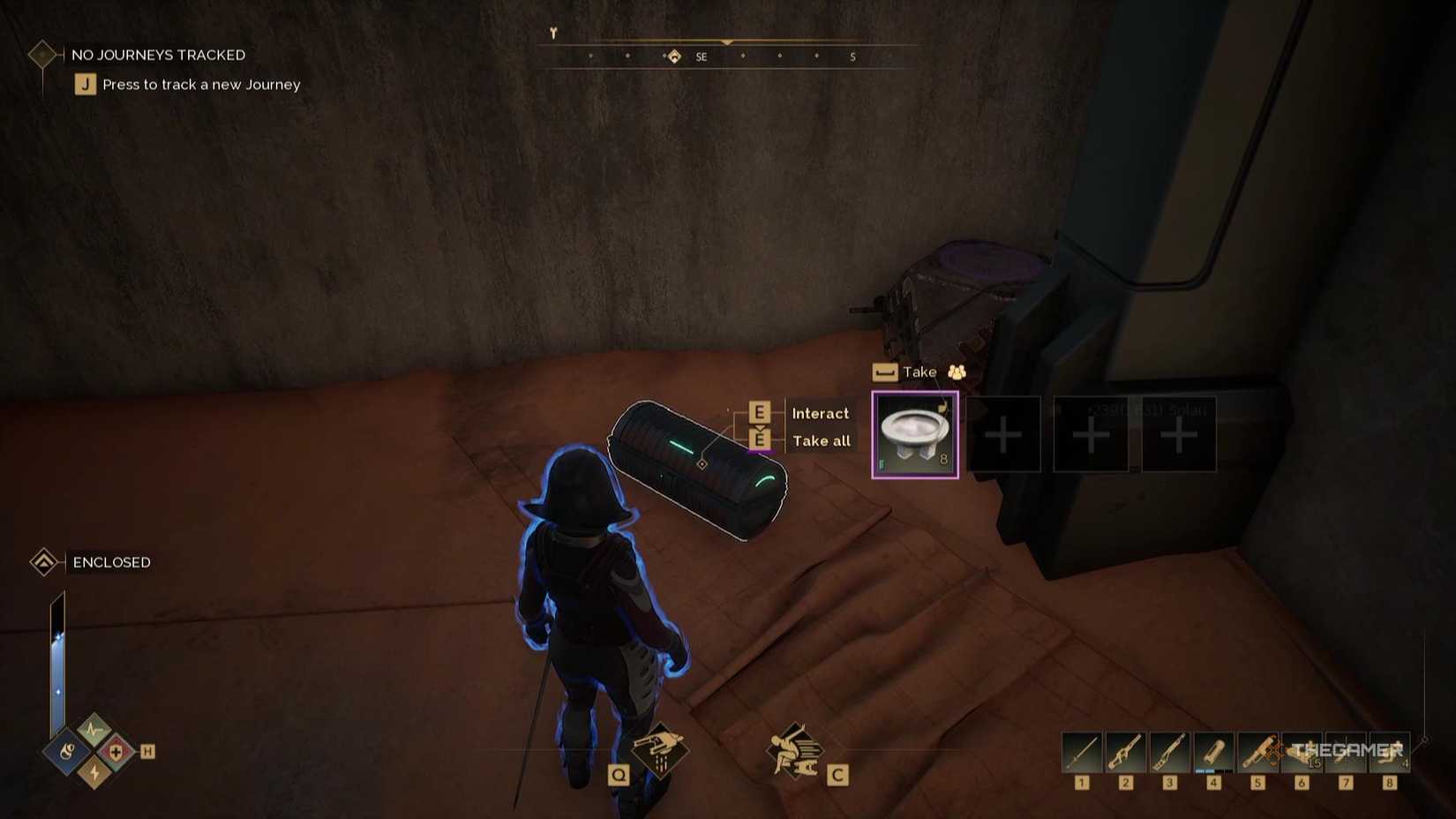Viewport: 1456px width, 819px height.
Task: Select the white bowl item stack of 8
Action: (x=913, y=433)
